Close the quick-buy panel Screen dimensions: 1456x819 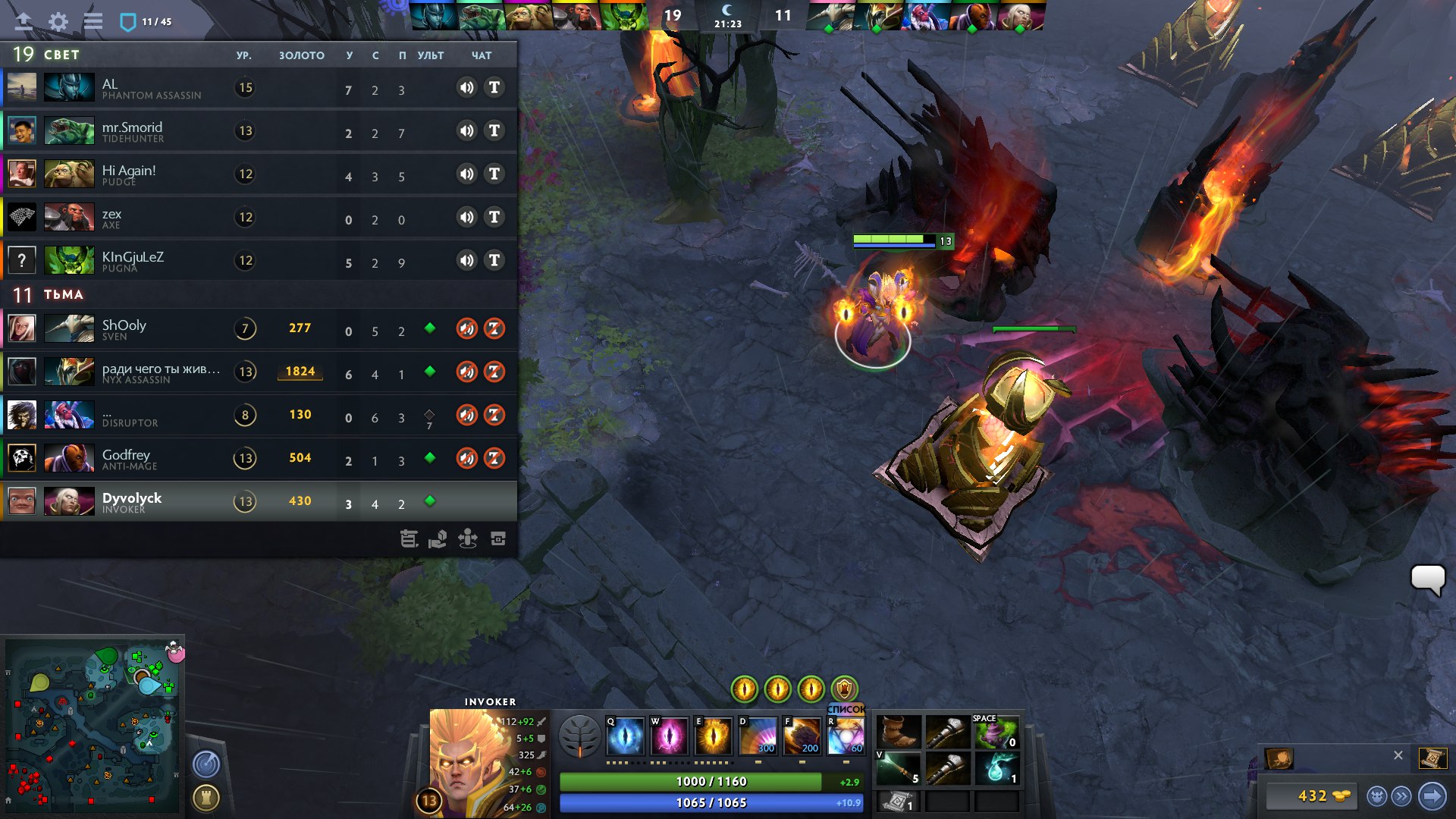tap(1398, 755)
